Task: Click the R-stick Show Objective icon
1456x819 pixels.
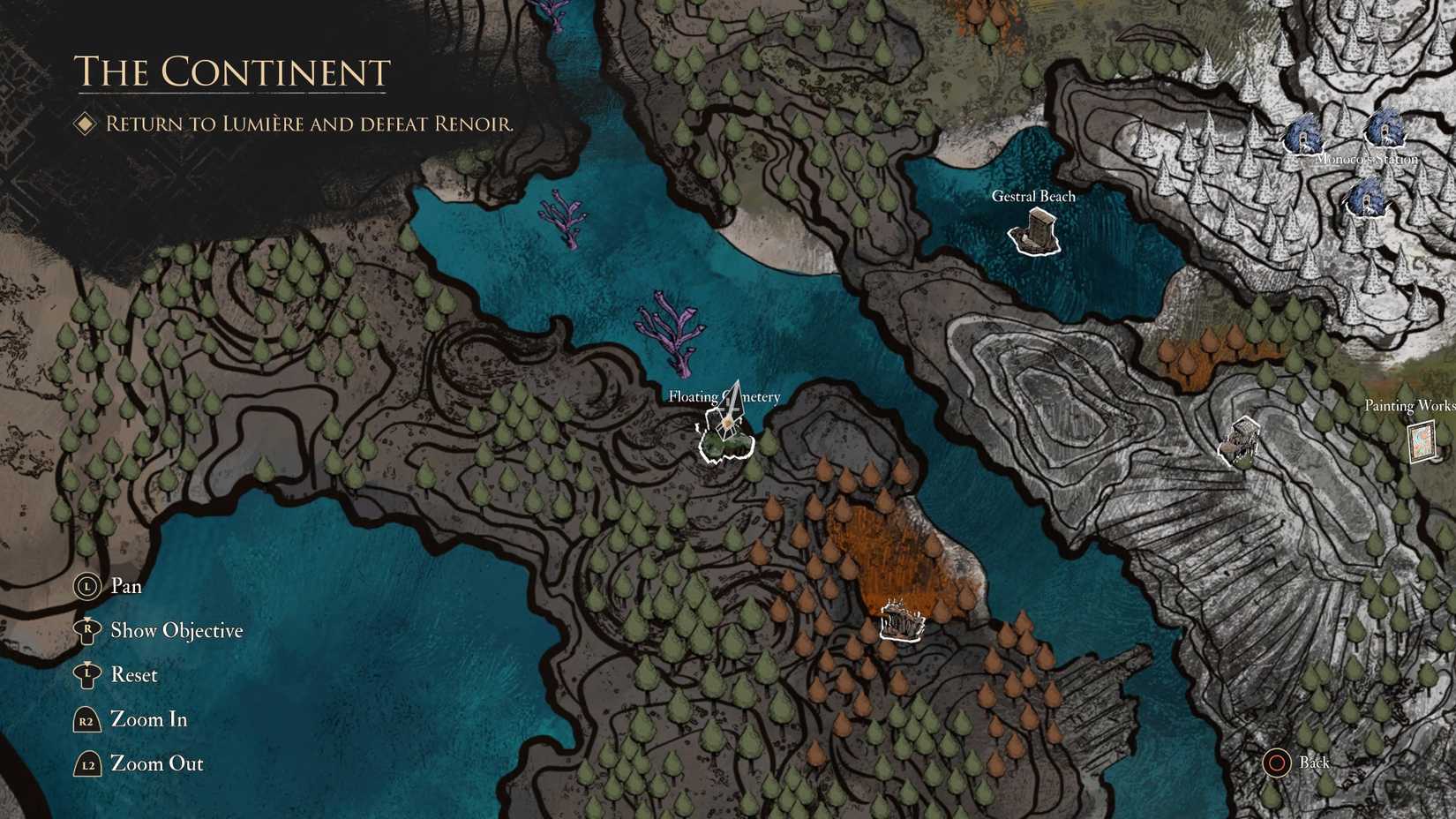Action: coord(86,629)
